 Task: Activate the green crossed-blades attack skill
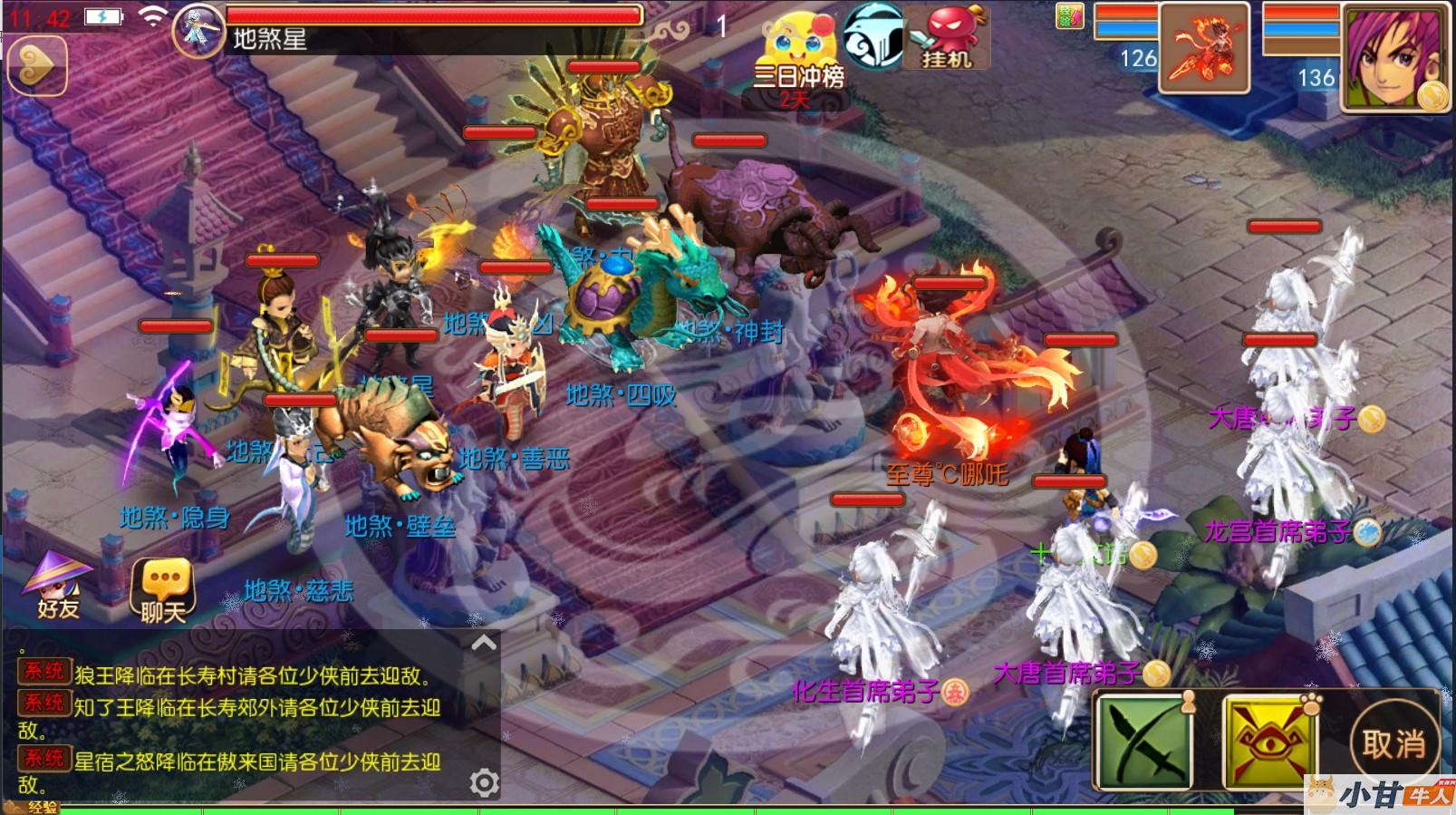click(1145, 743)
